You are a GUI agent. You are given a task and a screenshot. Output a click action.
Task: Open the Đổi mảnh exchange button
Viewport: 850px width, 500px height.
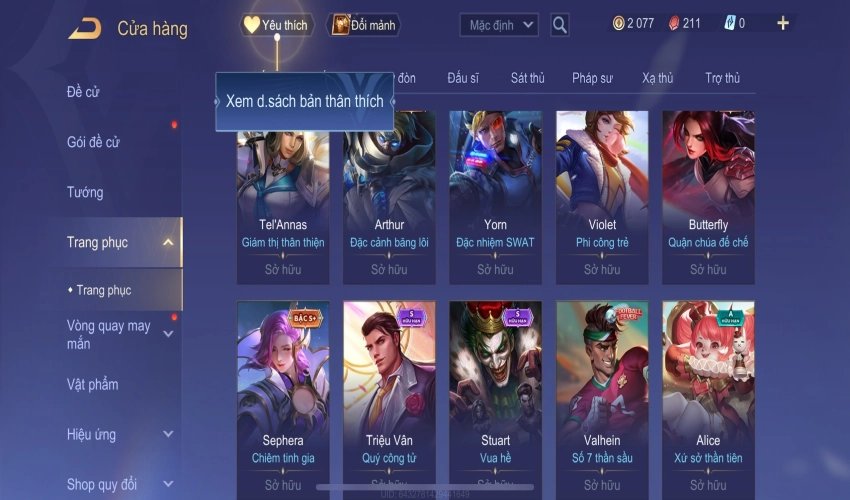point(364,25)
